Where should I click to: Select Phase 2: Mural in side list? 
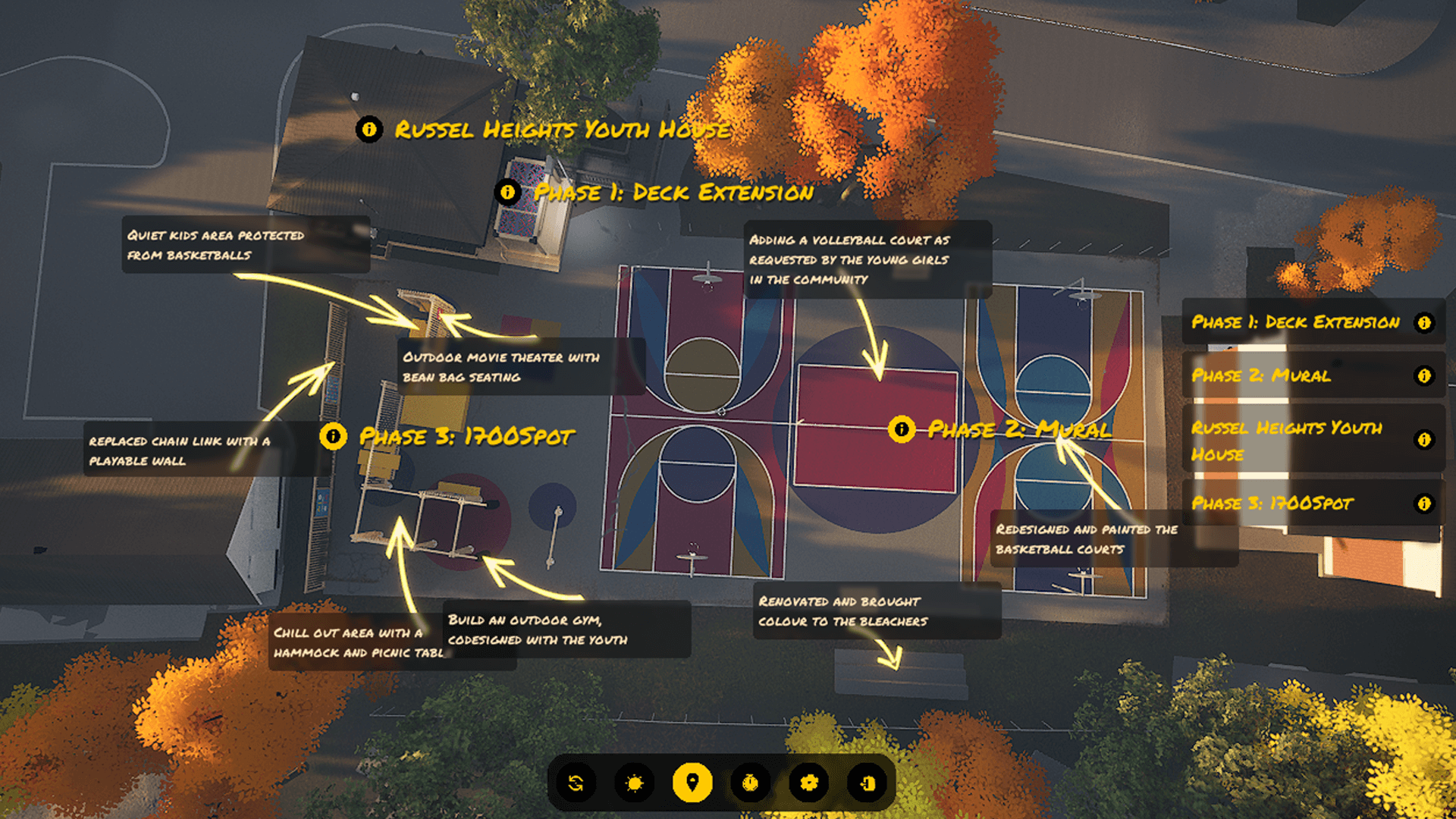tap(1312, 375)
